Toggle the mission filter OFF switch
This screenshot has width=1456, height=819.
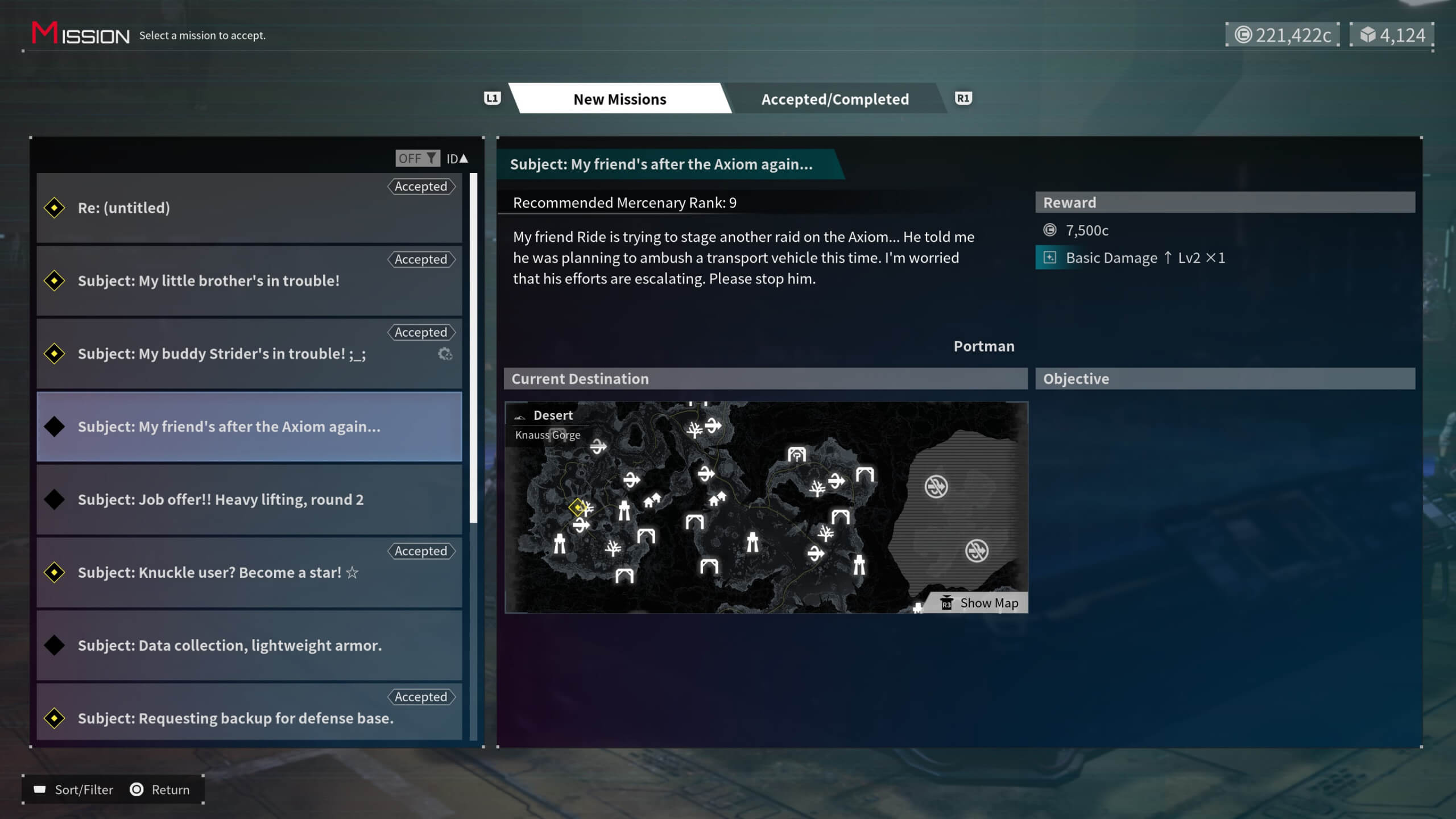pos(417,158)
